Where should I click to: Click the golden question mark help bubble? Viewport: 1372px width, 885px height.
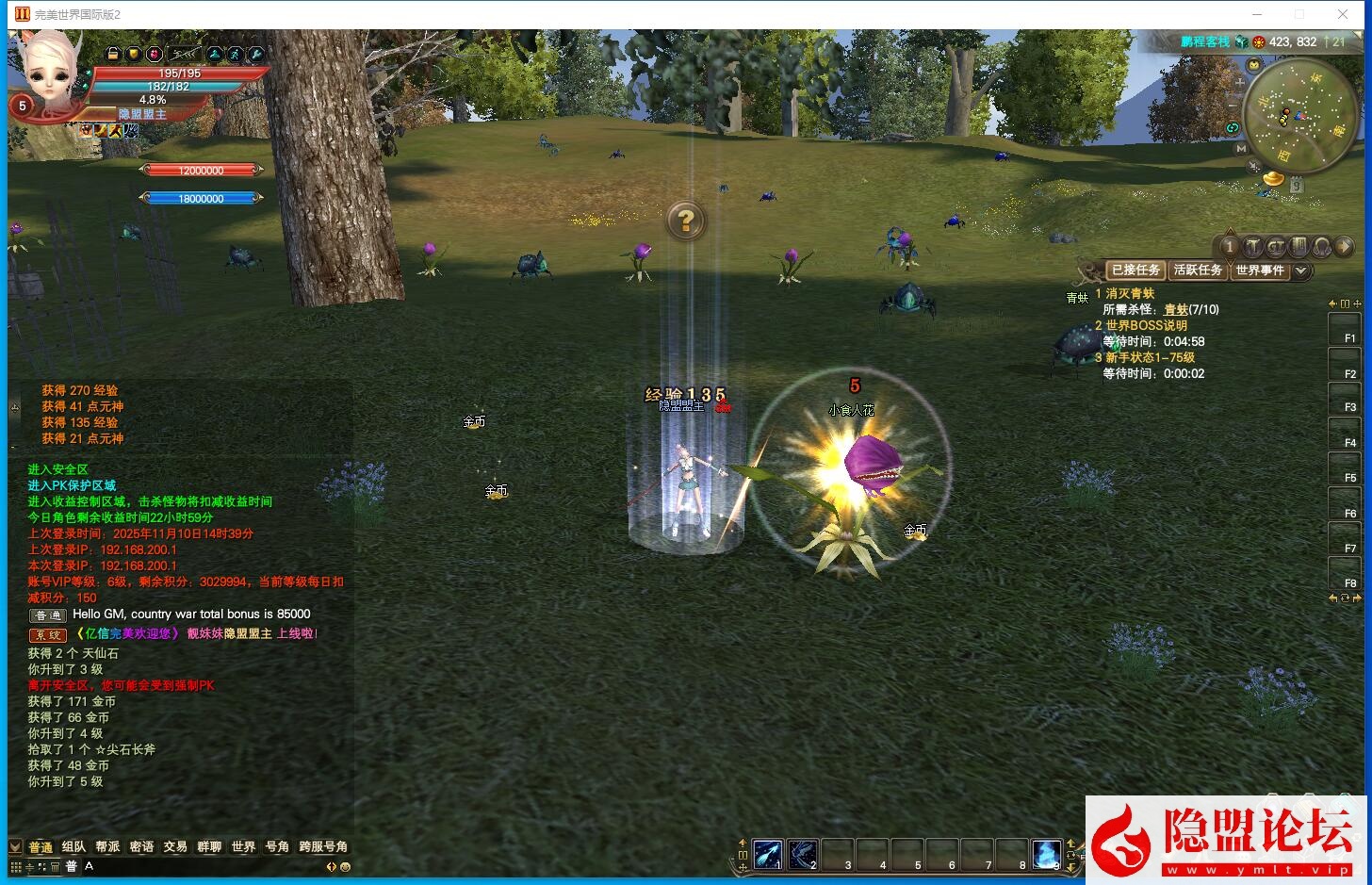686,221
